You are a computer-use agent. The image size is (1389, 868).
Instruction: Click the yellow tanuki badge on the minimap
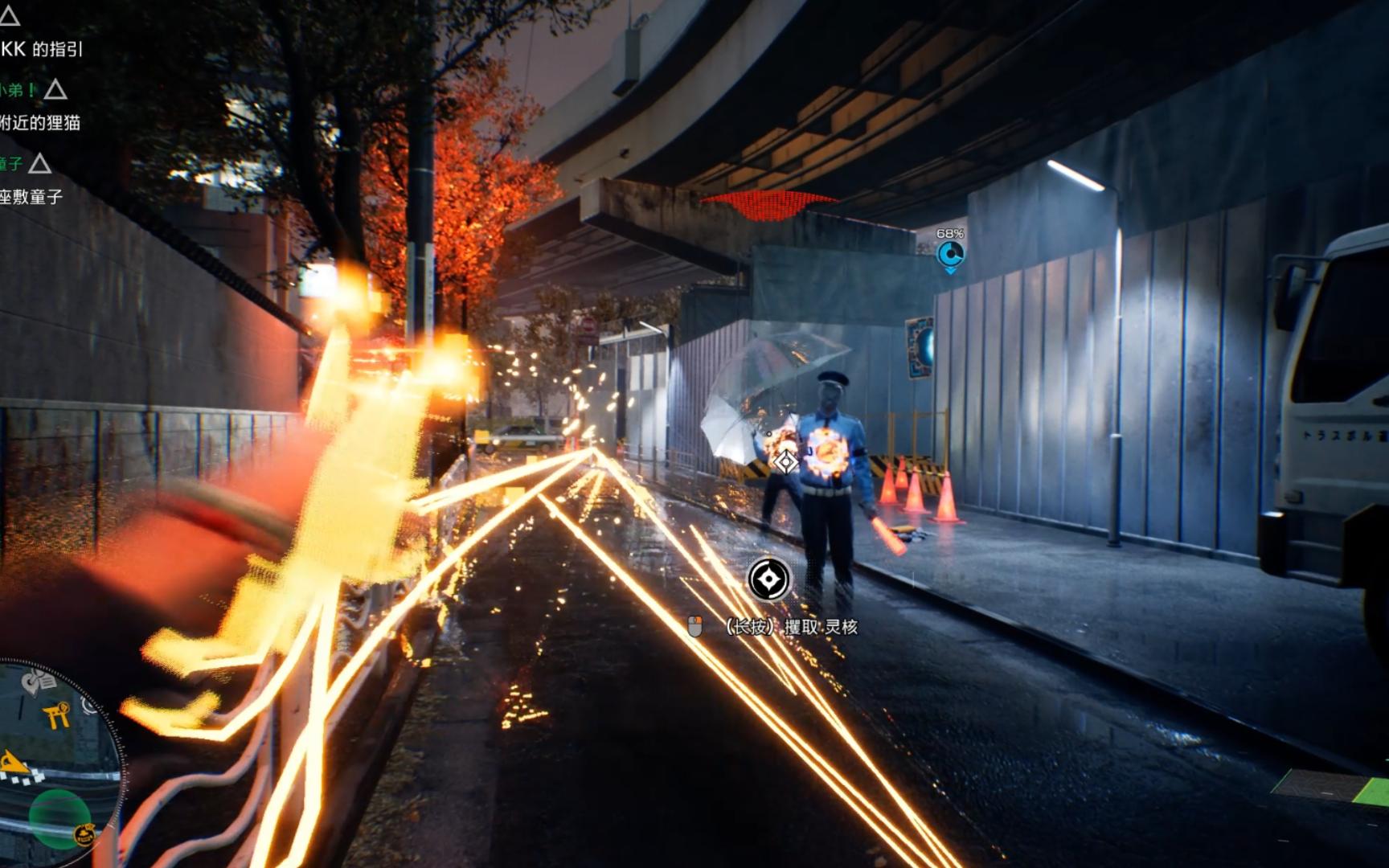[84, 834]
